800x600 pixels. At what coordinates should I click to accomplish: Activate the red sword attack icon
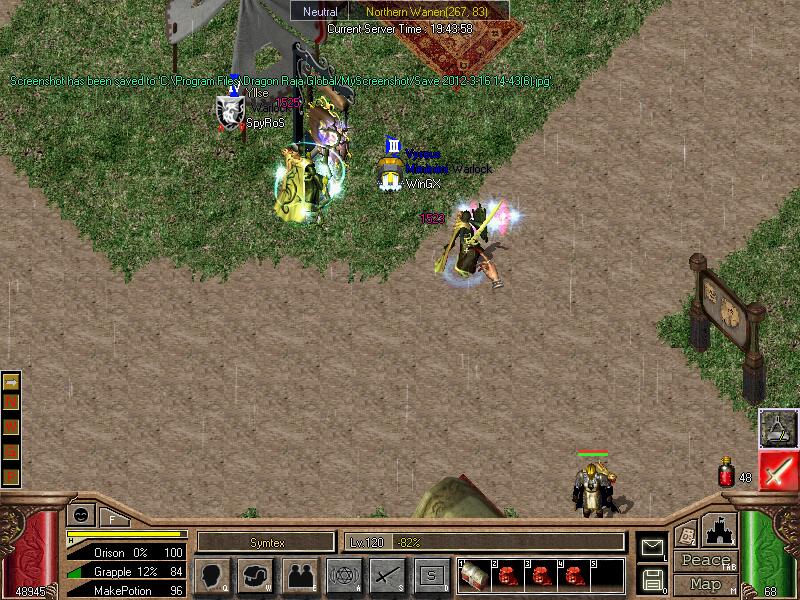click(778, 470)
